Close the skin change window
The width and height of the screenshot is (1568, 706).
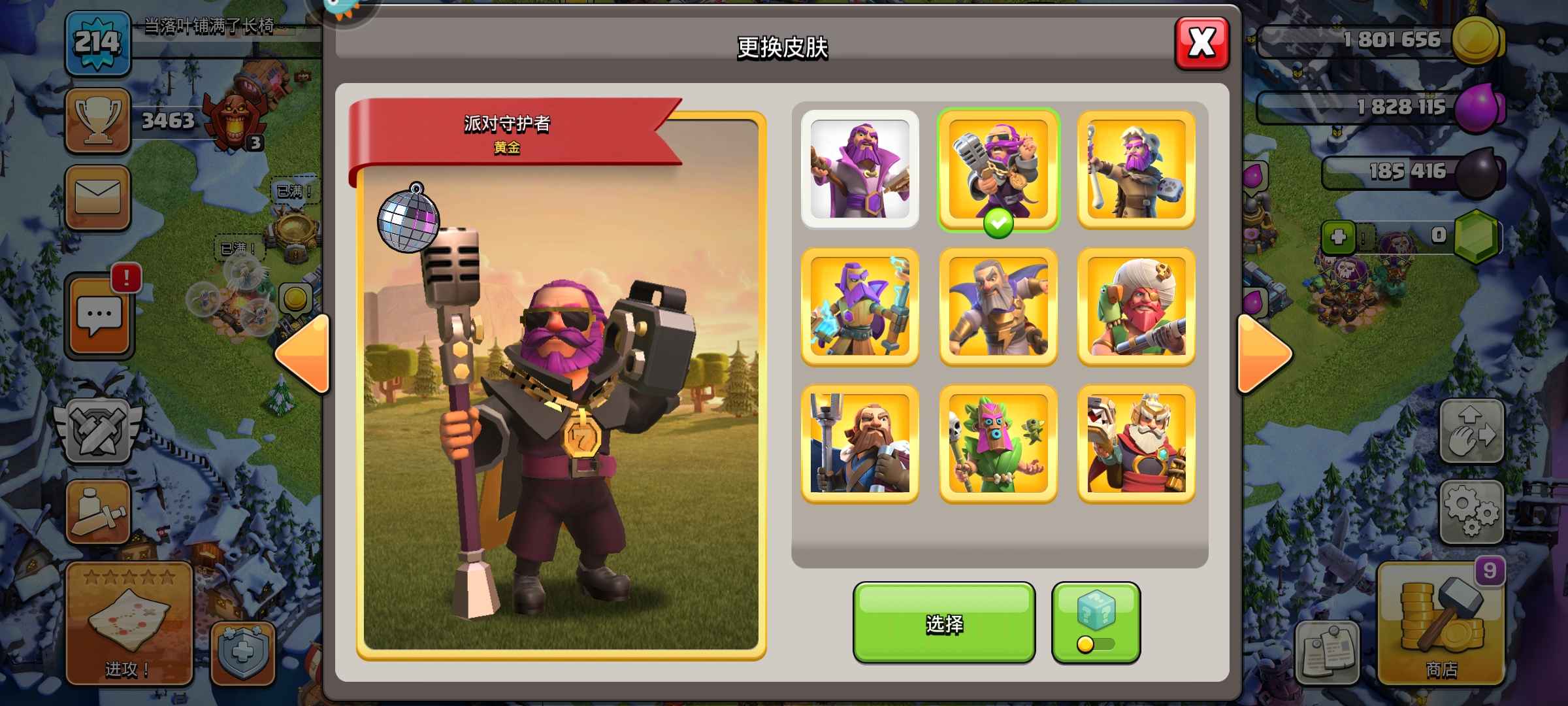point(1201,44)
